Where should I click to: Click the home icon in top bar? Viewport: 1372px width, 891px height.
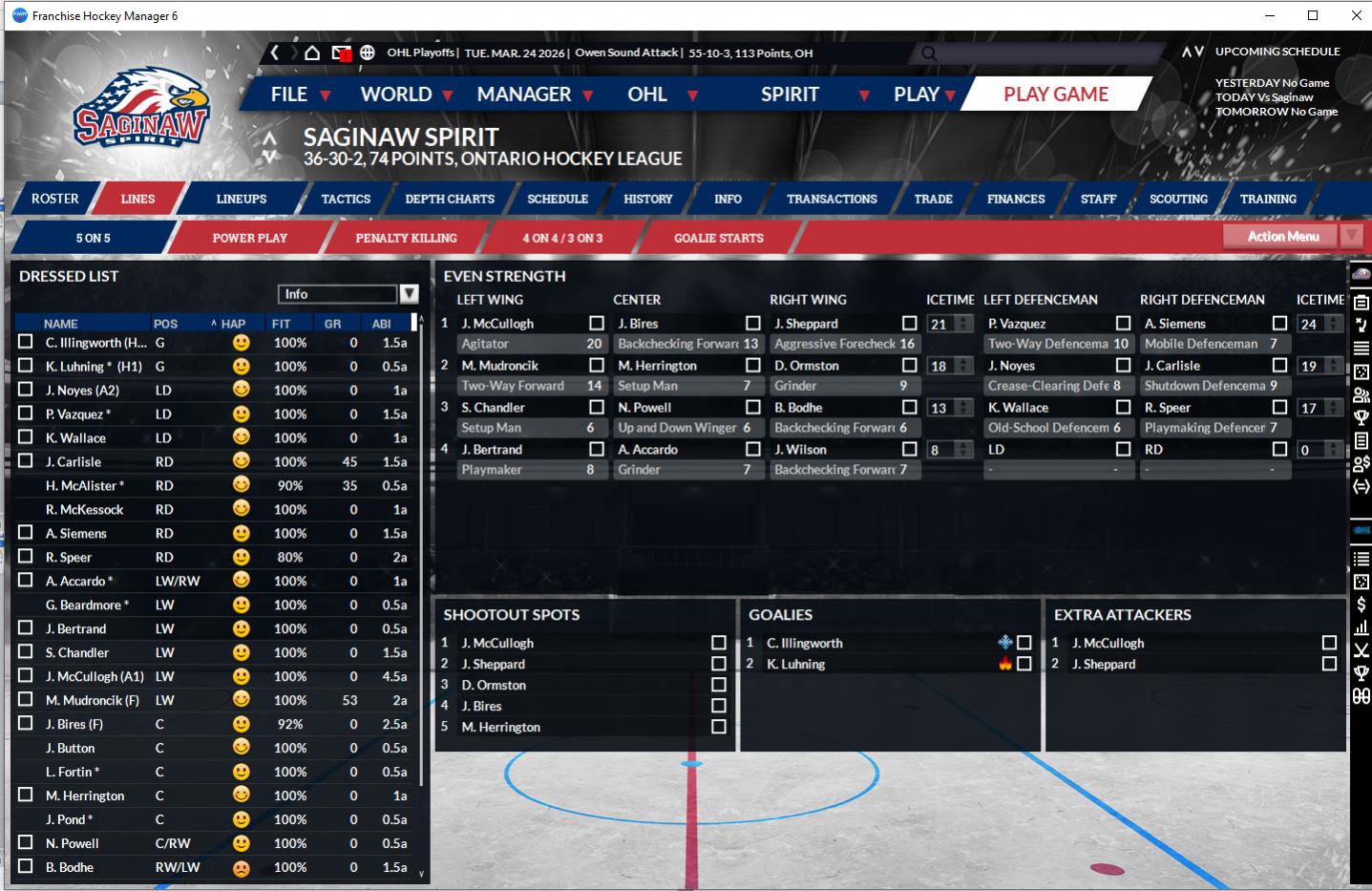(311, 53)
